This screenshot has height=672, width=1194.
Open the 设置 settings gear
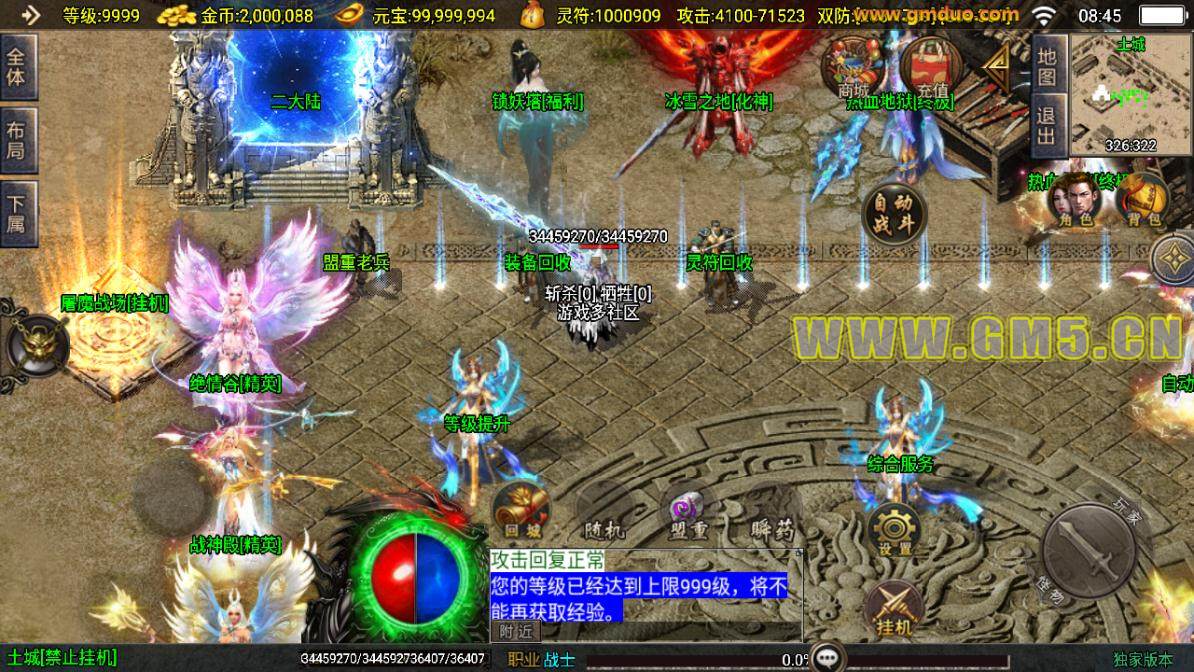coord(893,529)
